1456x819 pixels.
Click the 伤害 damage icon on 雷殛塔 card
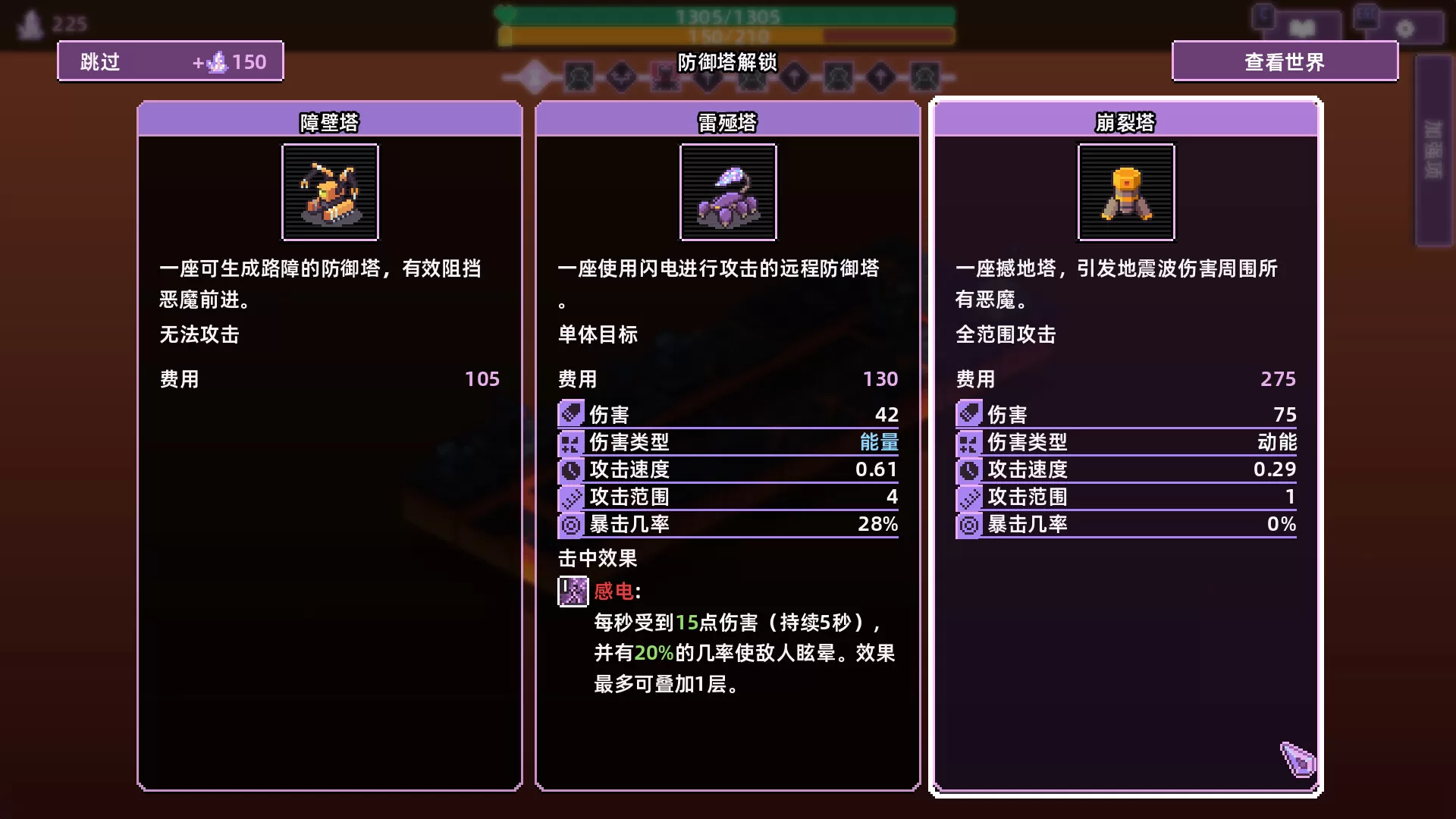tap(571, 414)
